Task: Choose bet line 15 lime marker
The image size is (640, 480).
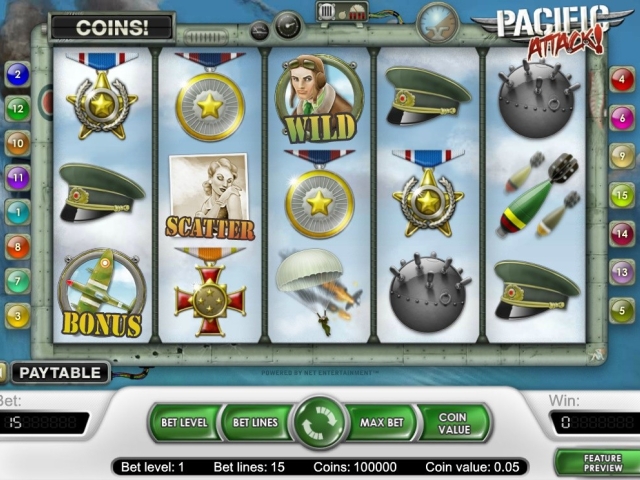Action: point(621,195)
